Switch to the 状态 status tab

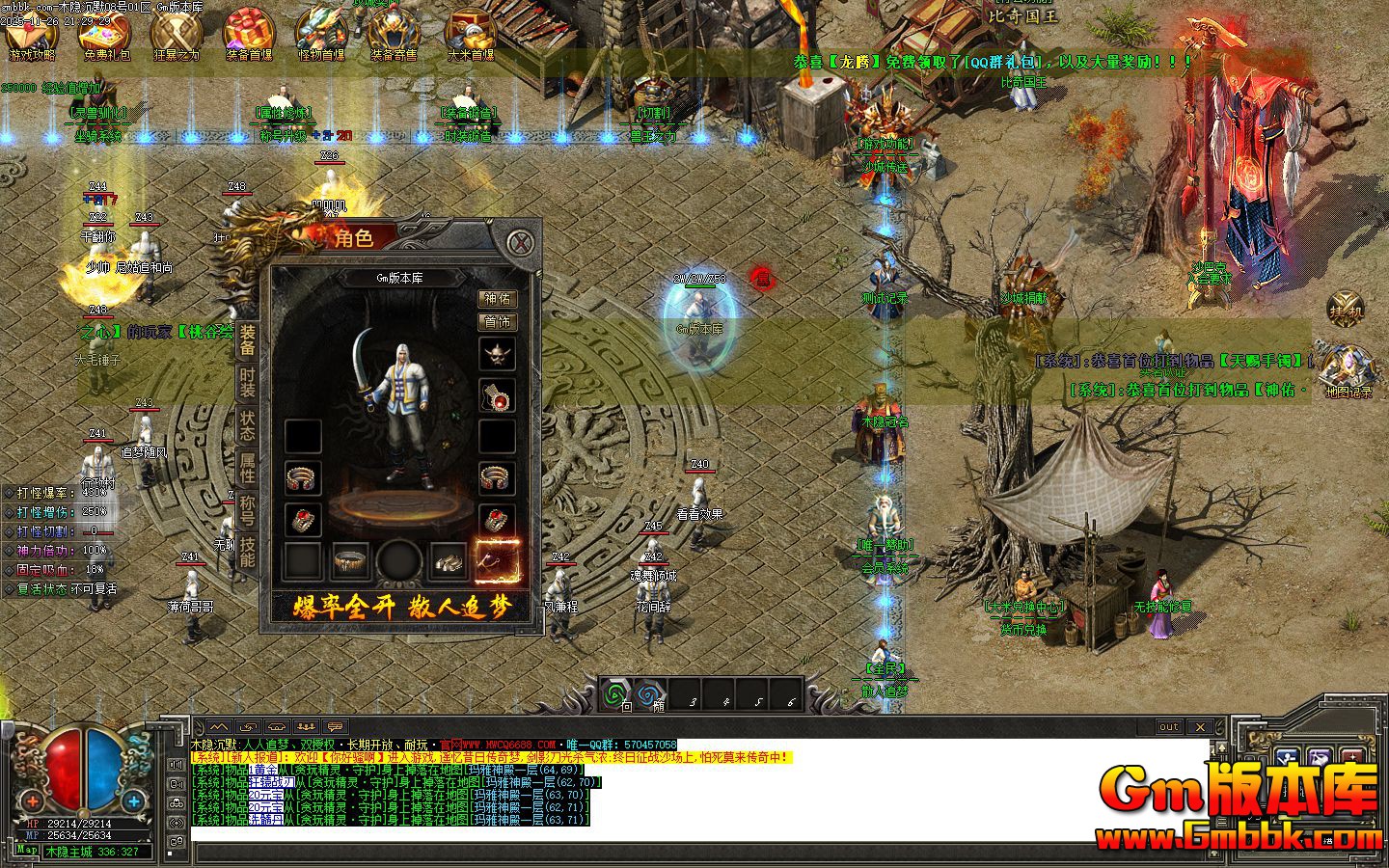click(x=248, y=425)
